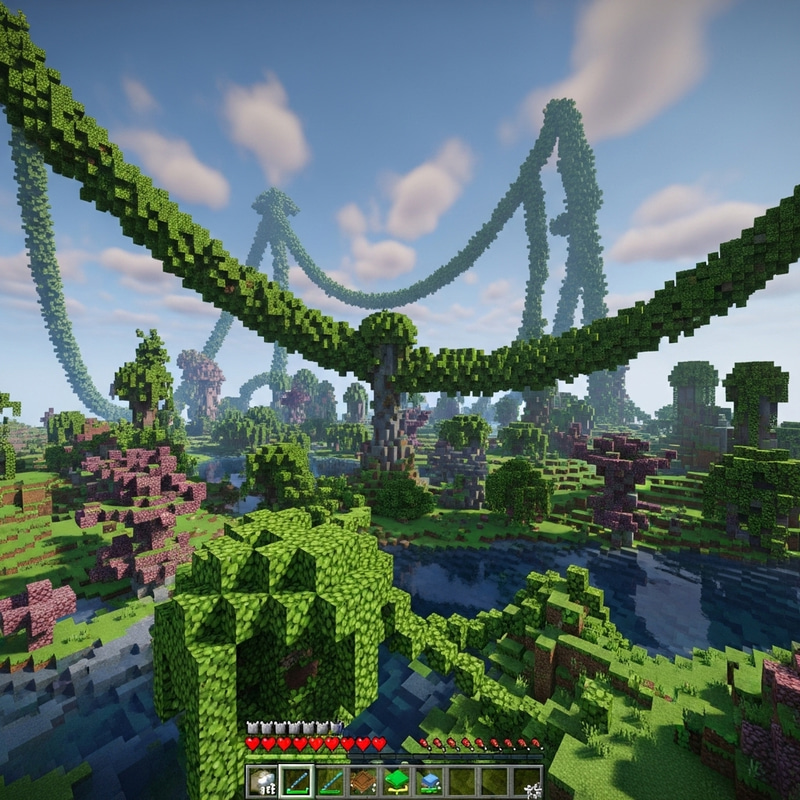Pick the green block hotbar slot
The width and height of the screenshot is (800, 800).
[x=396, y=781]
